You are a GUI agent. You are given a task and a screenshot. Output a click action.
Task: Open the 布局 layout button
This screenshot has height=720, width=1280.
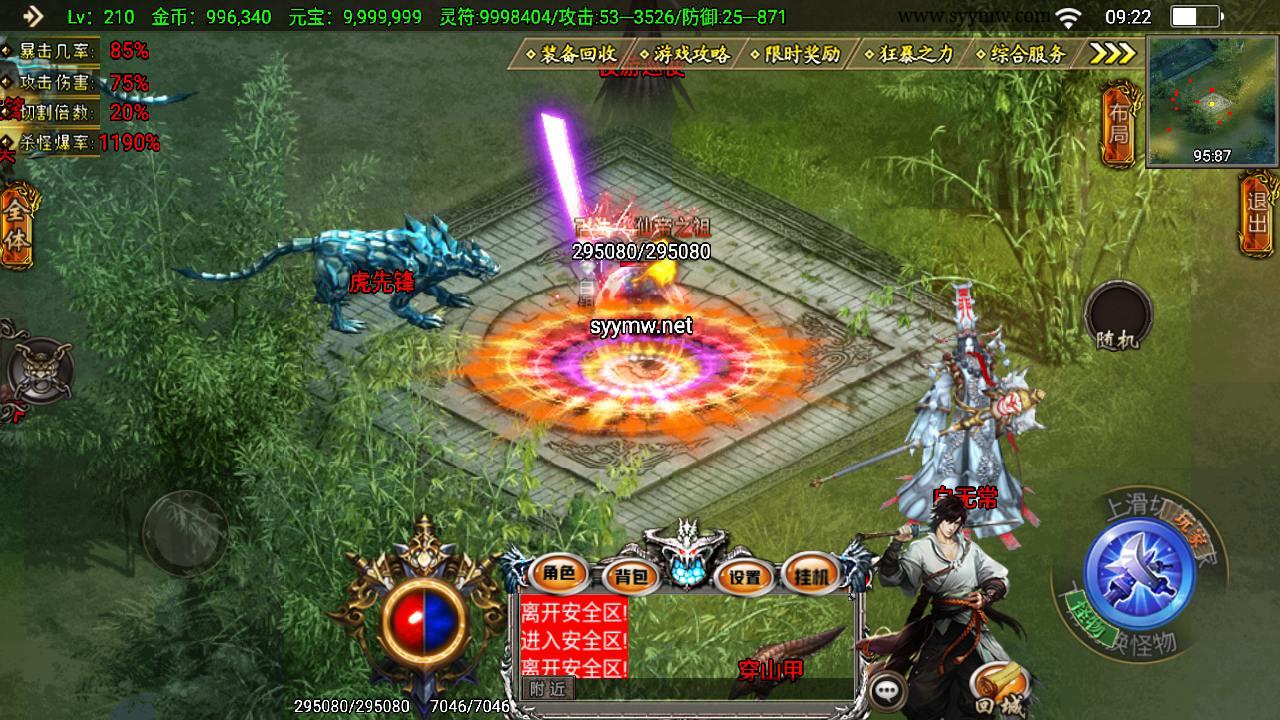[x=1118, y=125]
